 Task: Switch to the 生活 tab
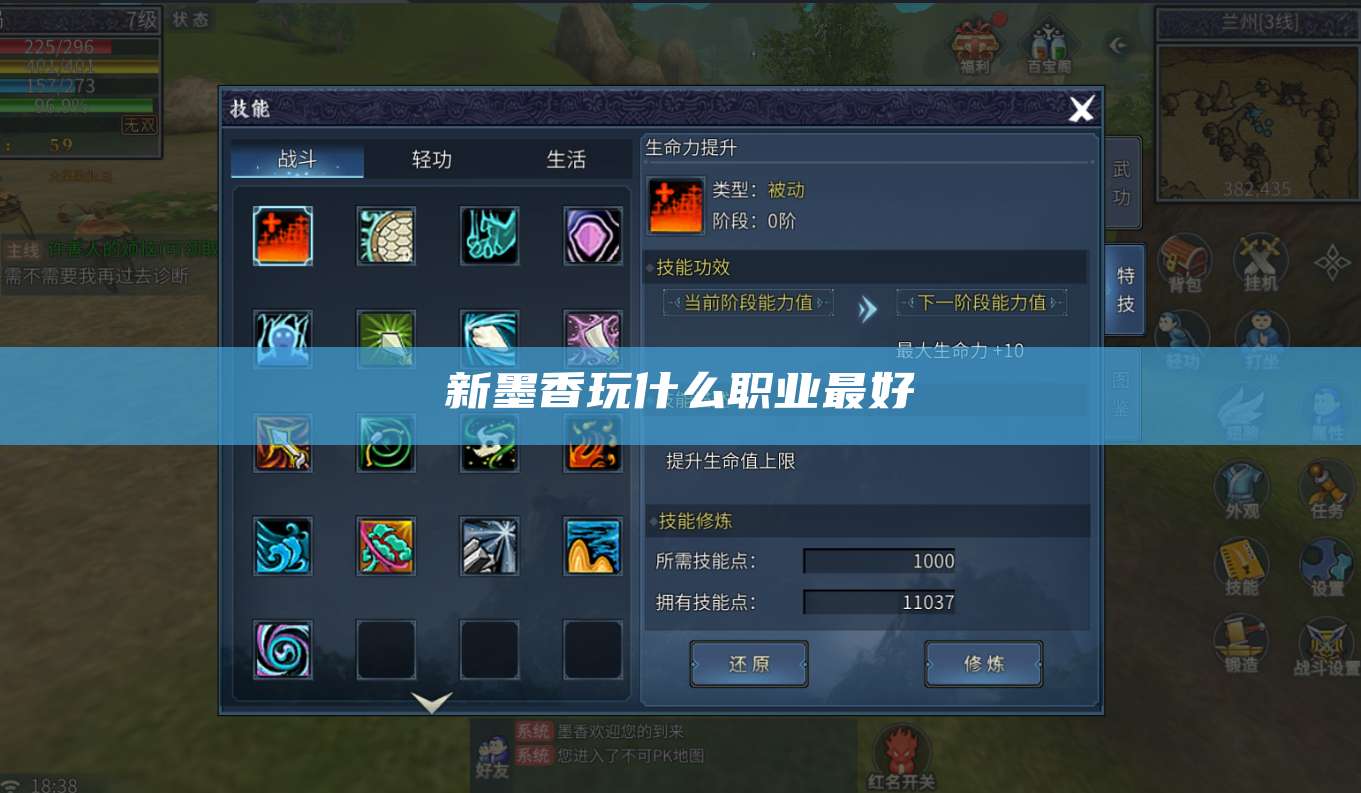[566, 159]
